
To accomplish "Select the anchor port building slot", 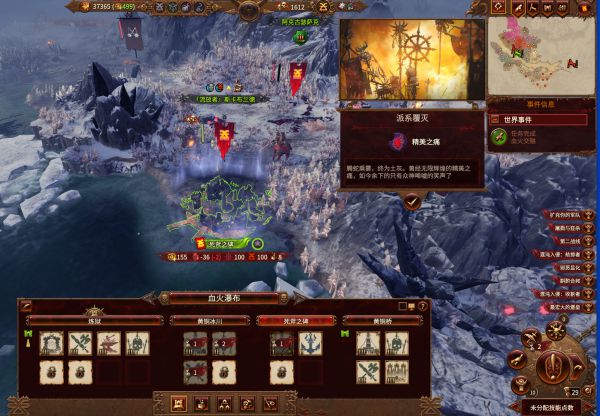I will pos(310,344).
